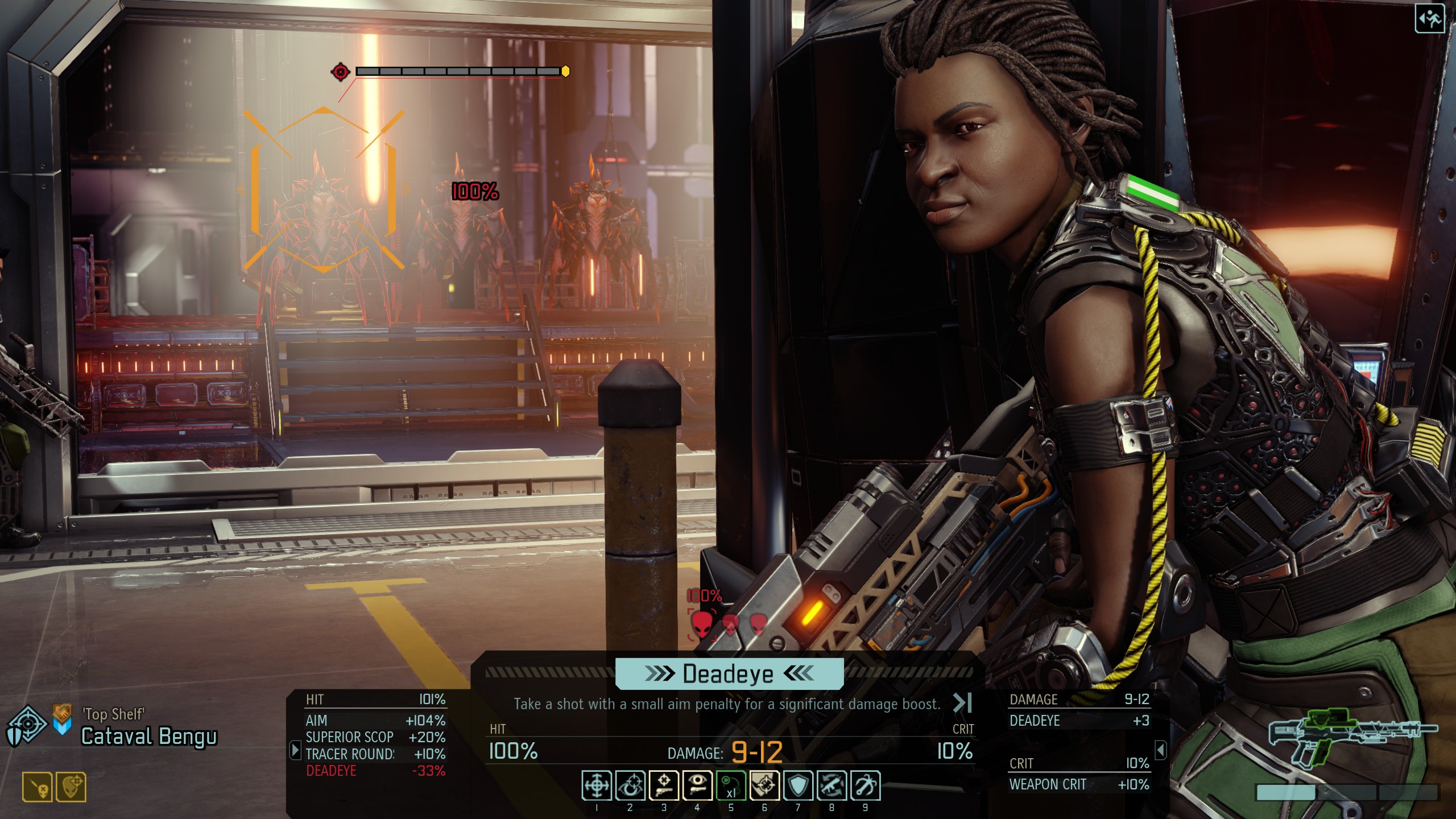The height and width of the screenshot is (819, 1456).
Task: Fire the pistol shot ability in slot 3
Action: click(x=664, y=785)
